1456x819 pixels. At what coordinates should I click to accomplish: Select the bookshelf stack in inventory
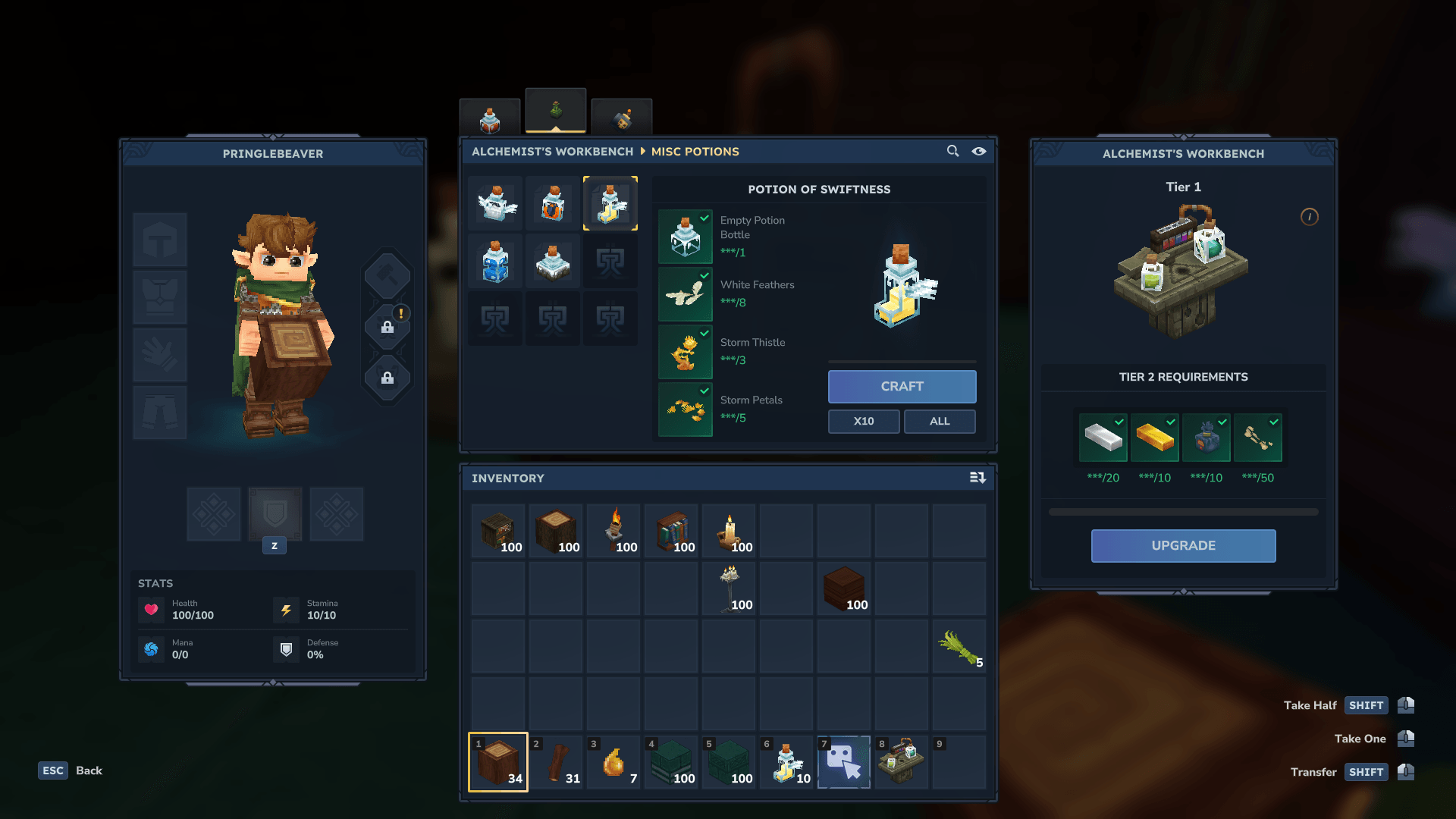click(671, 532)
